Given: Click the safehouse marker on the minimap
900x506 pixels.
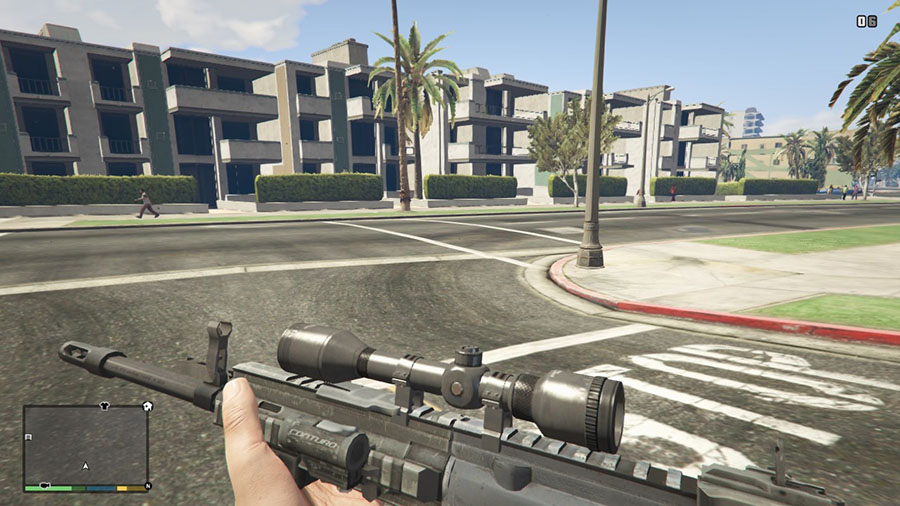Looking at the screenshot, I should (x=148, y=406).
